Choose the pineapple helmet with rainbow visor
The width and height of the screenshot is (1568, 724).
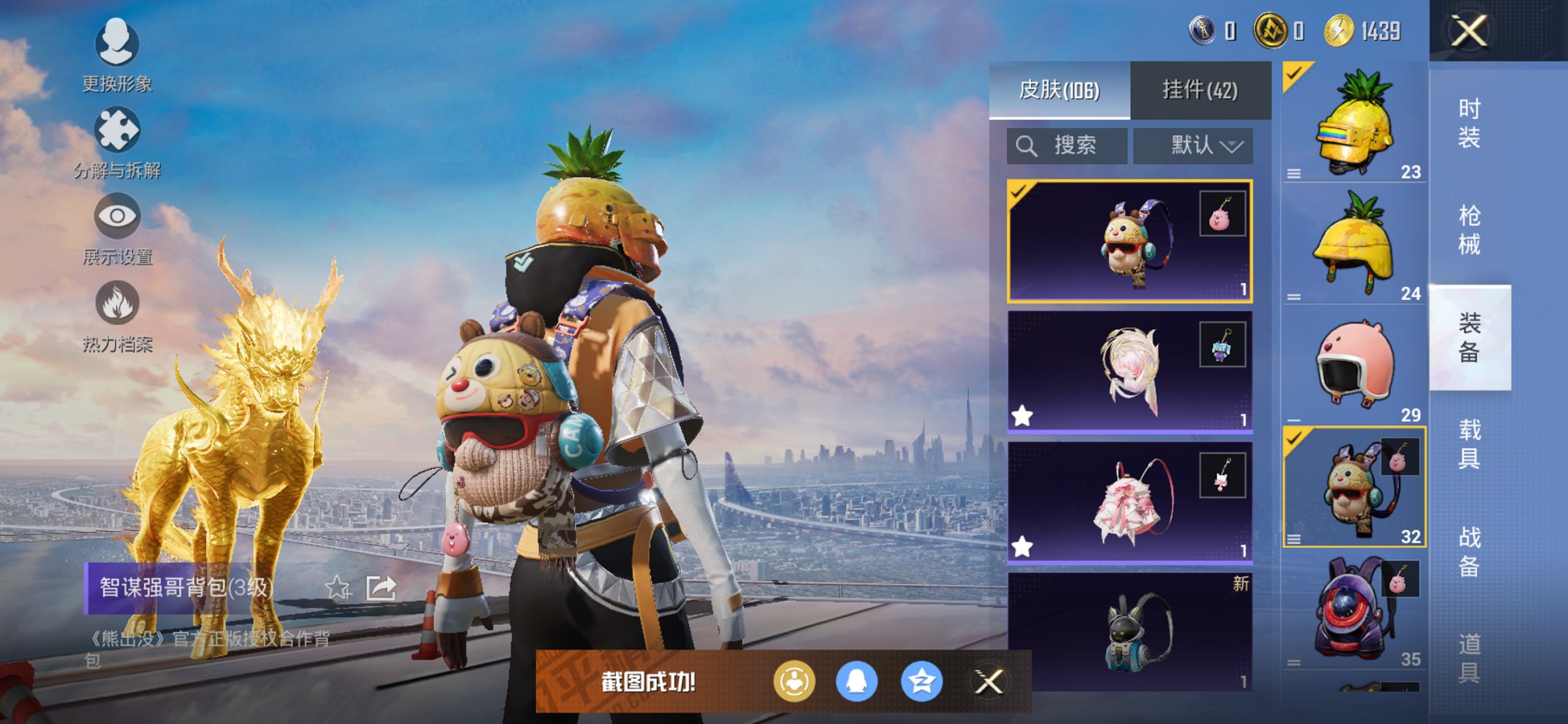pyautogui.click(x=1353, y=122)
